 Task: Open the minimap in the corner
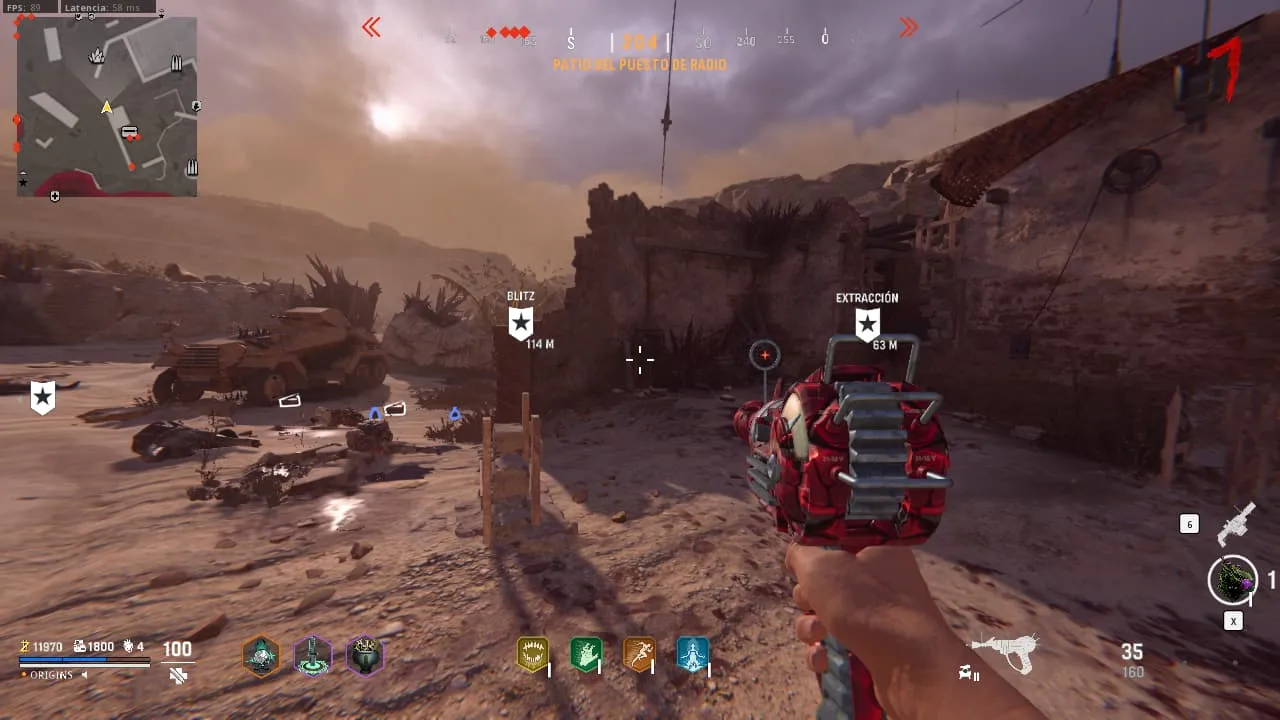pyautogui.click(x=107, y=107)
